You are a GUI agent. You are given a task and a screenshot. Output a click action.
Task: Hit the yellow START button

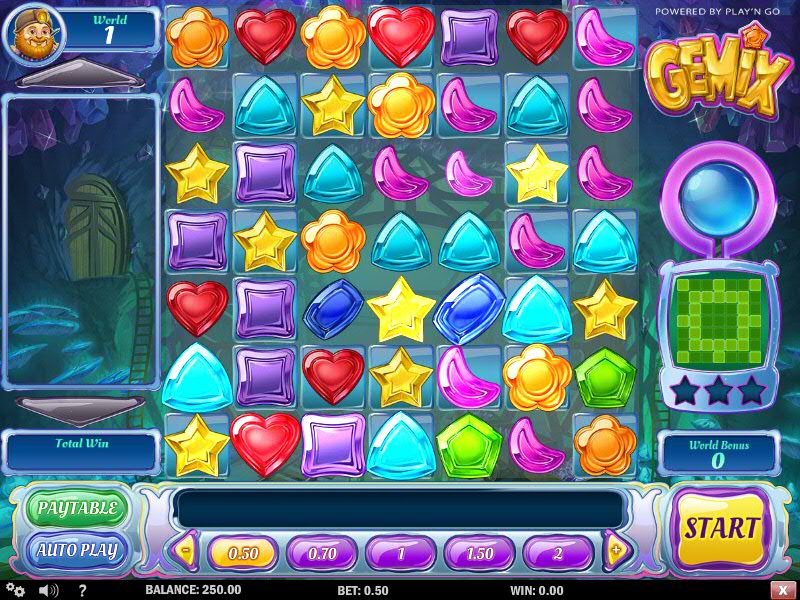722,528
